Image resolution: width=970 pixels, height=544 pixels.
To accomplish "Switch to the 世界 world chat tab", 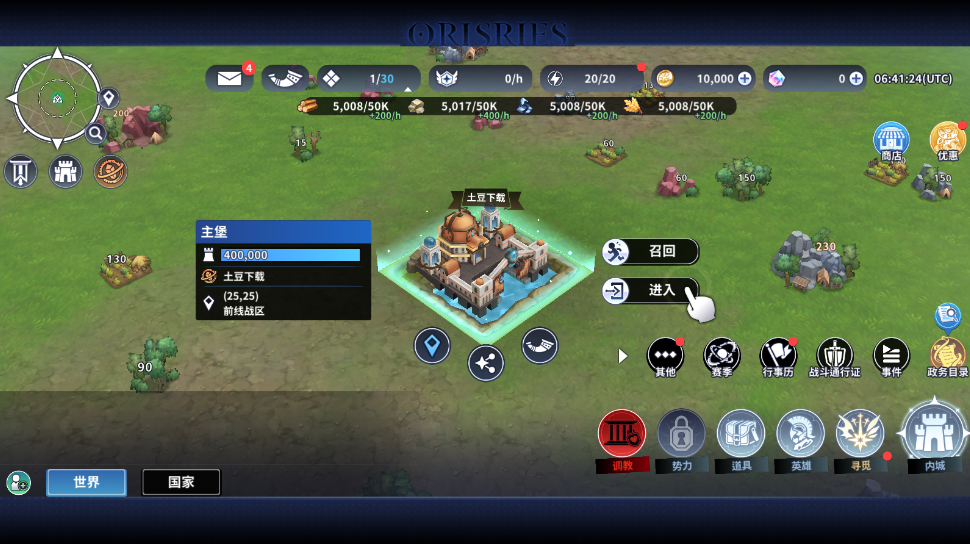I will click(86, 482).
